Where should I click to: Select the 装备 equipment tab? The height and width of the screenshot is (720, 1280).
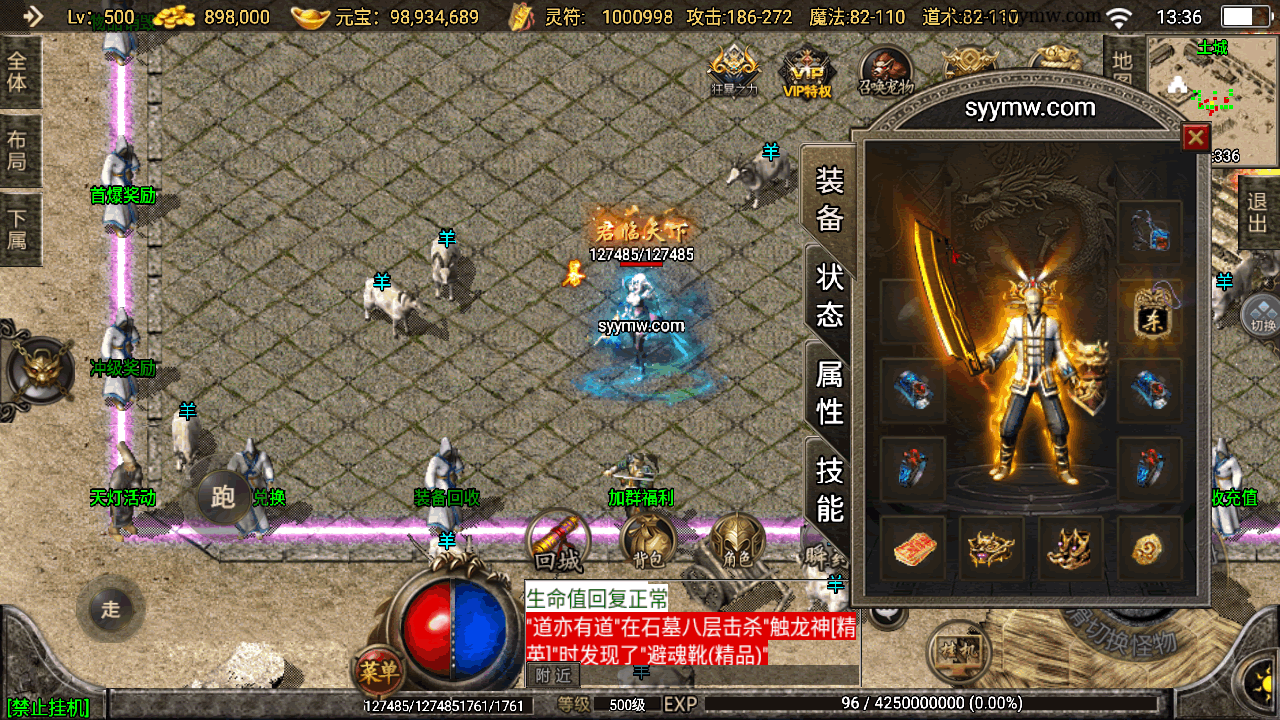830,198
